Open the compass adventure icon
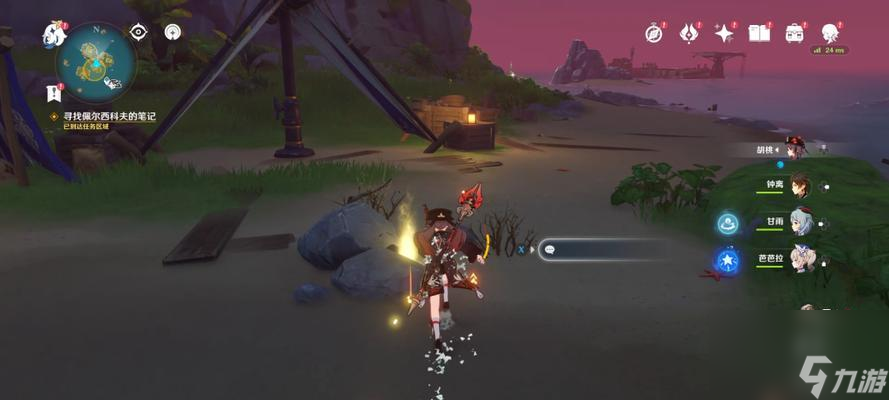 (654, 33)
